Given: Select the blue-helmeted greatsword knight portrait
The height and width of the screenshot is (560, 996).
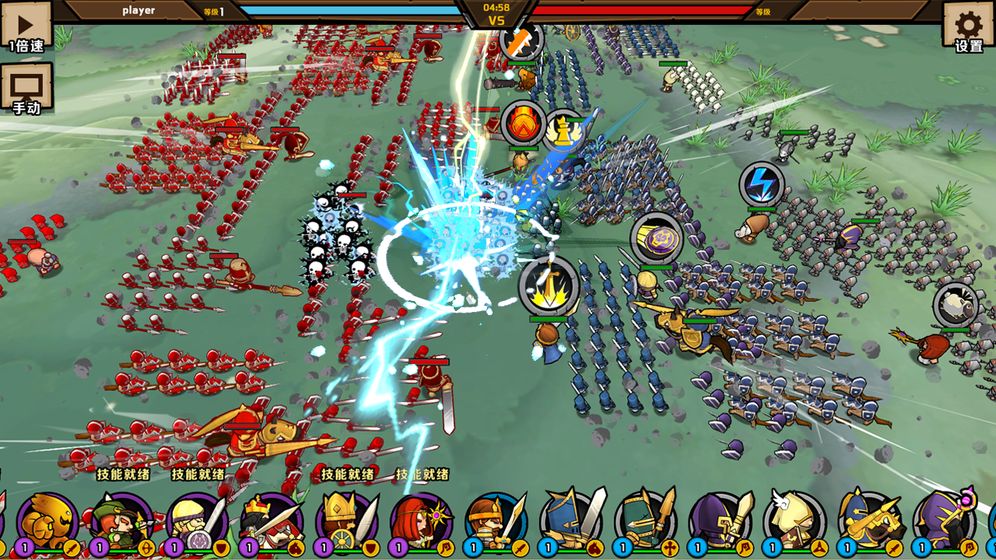Looking at the screenshot, I should click(571, 521).
